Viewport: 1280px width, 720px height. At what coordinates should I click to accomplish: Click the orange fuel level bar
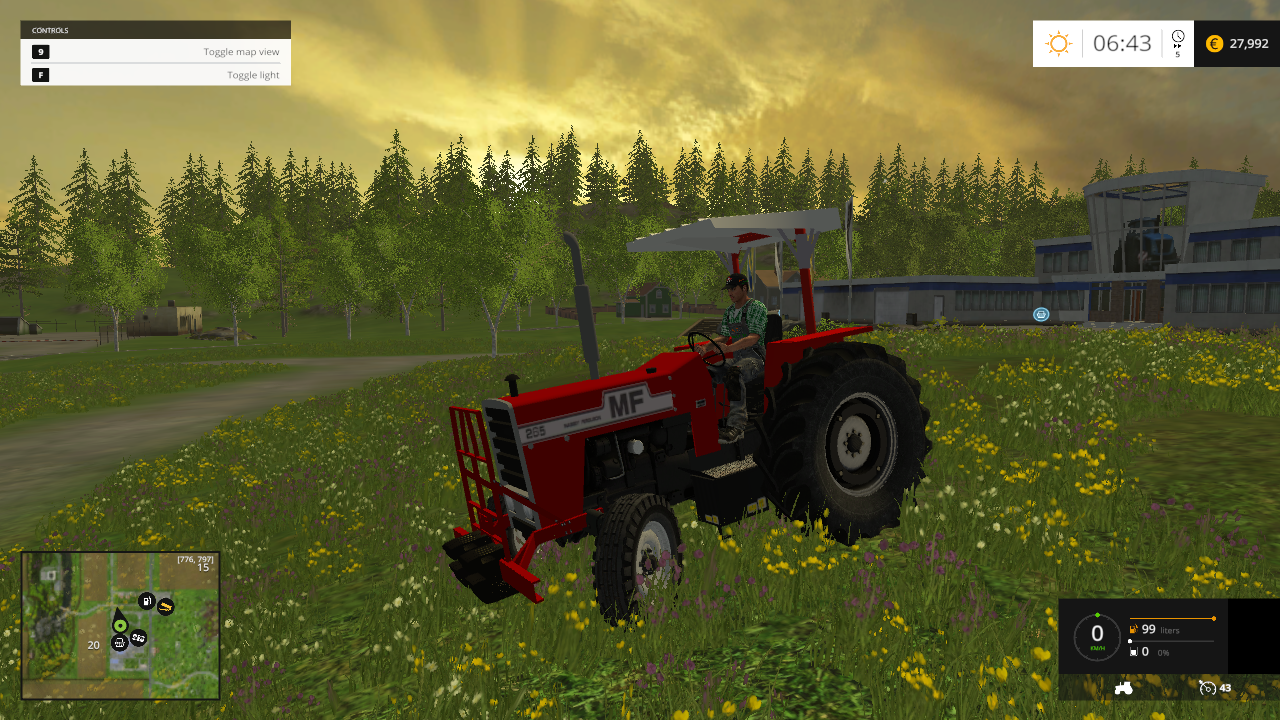[1172, 618]
